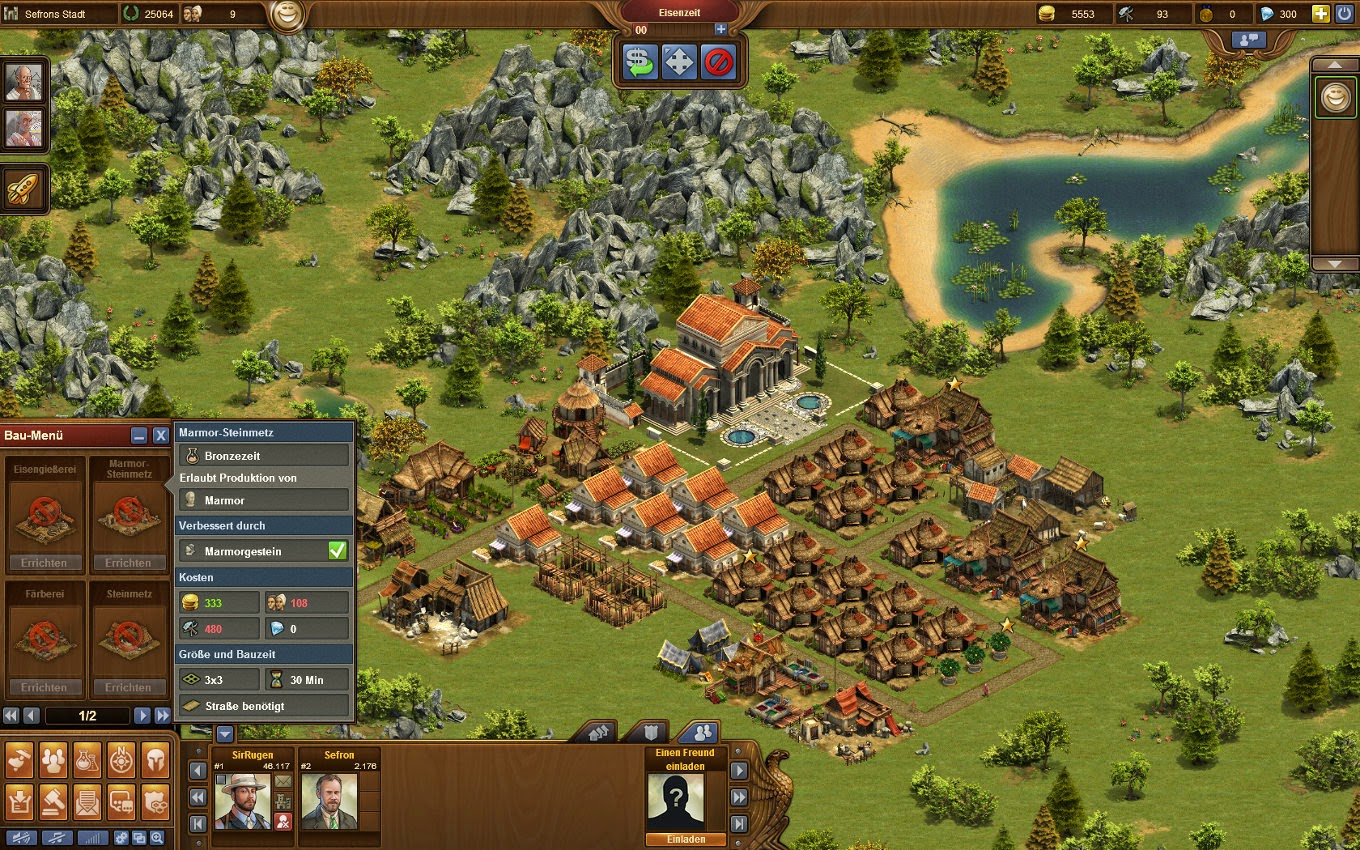Close the Bau-Menü window
The width and height of the screenshot is (1360, 850).
point(160,435)
